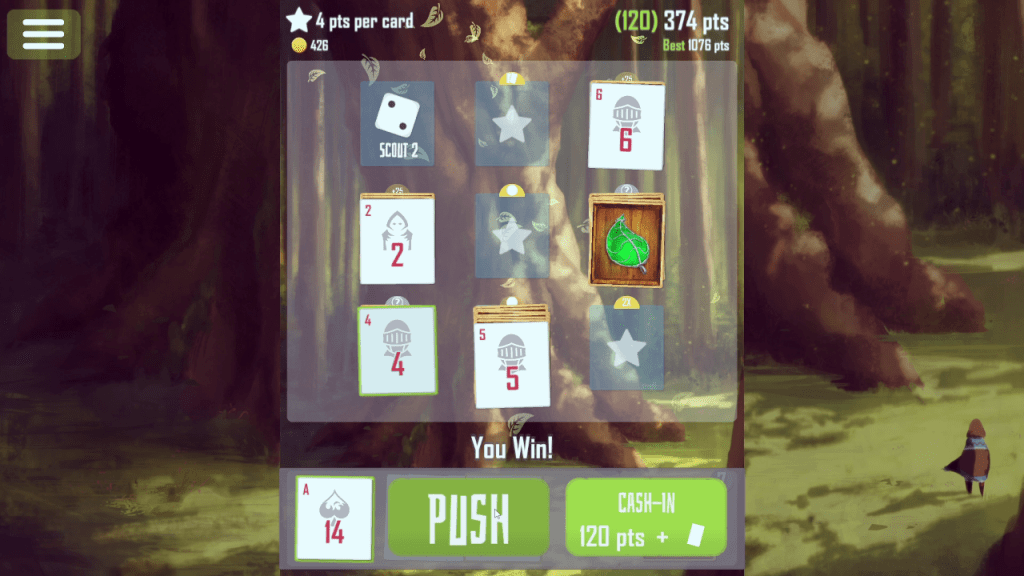1024x576 pixels.
Task: Select the green leaf crate tile
Action: [626, 240]
